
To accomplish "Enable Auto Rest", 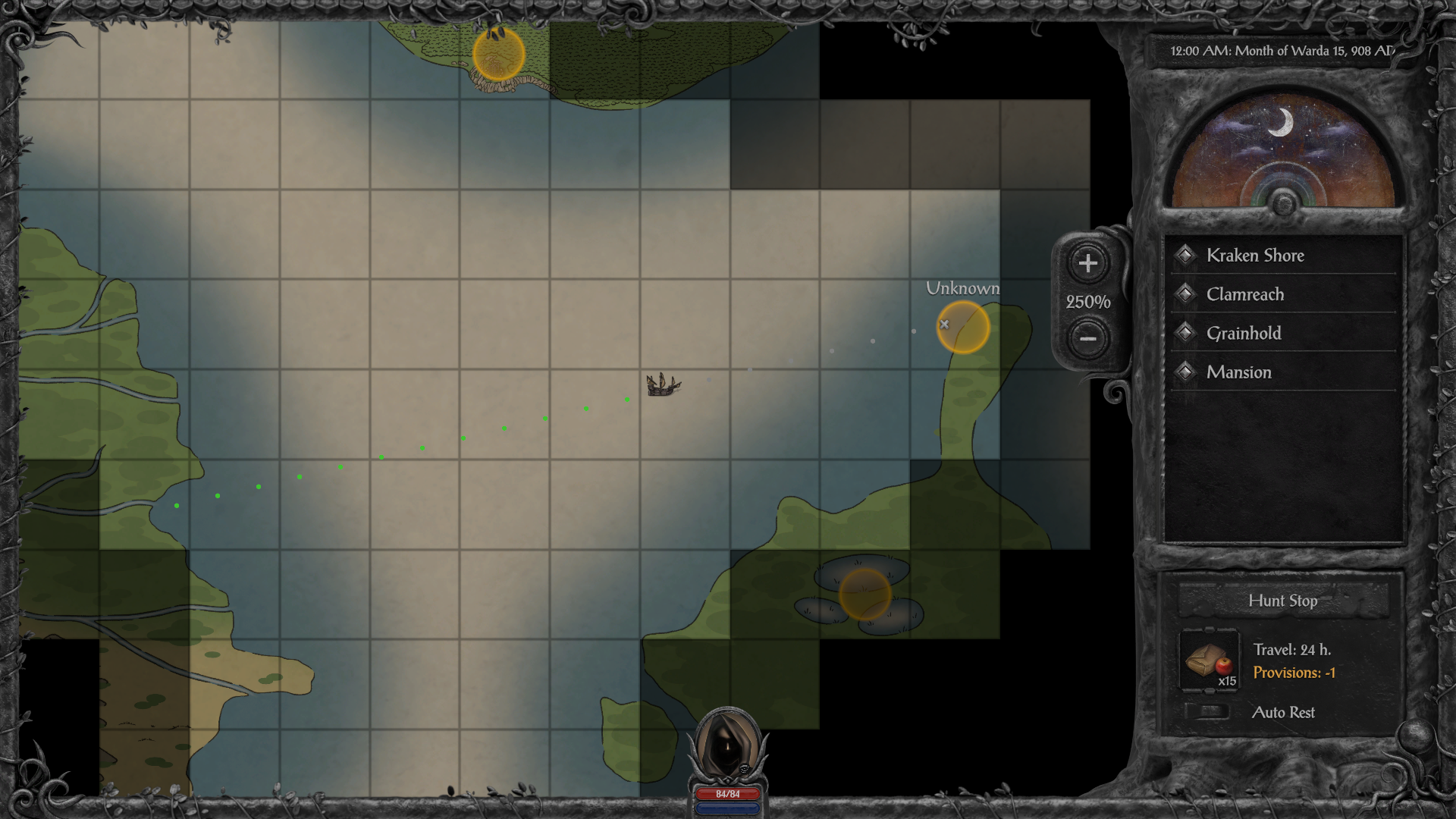I will coord(1207,711).
